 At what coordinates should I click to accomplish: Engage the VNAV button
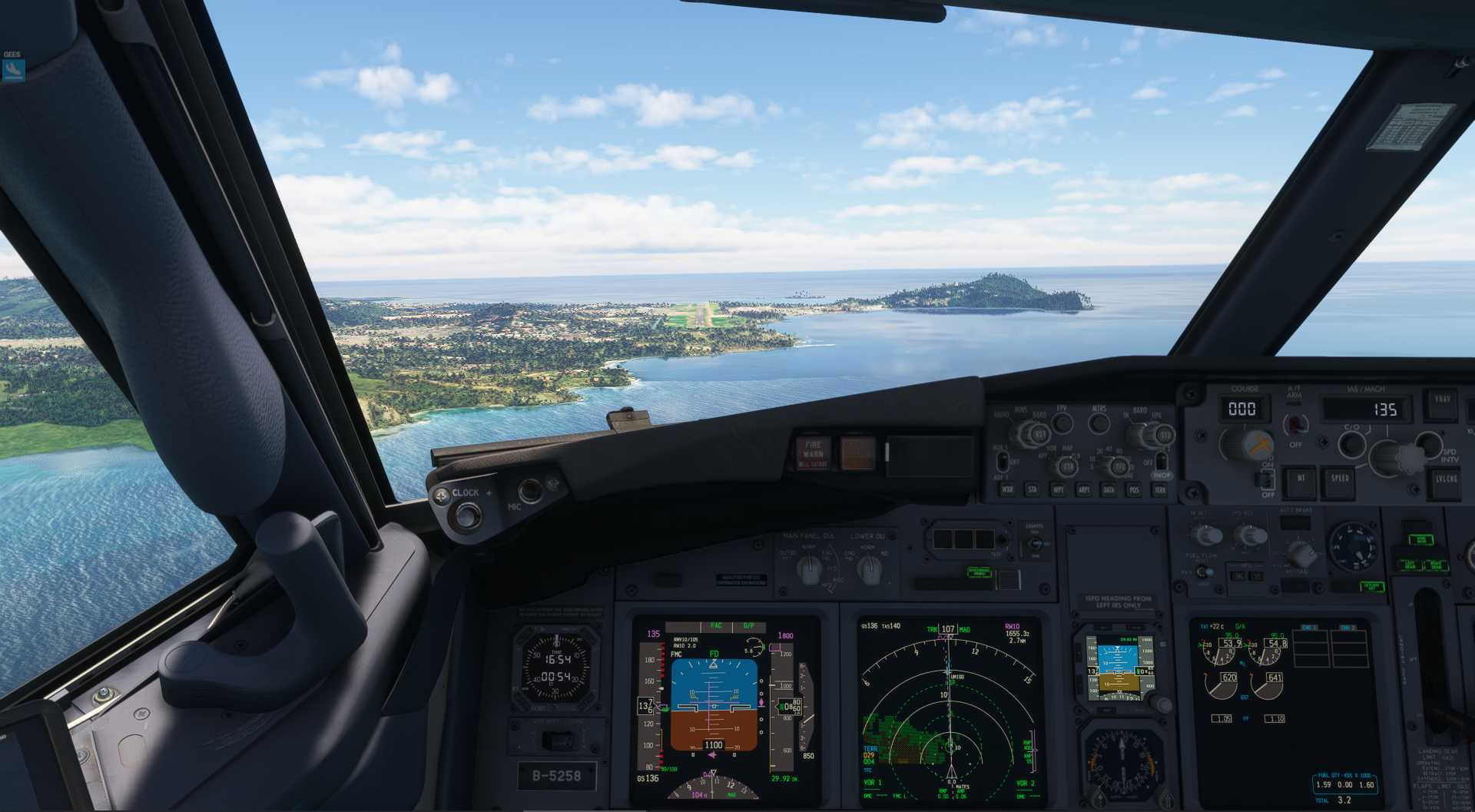(x=1441, y=403)
